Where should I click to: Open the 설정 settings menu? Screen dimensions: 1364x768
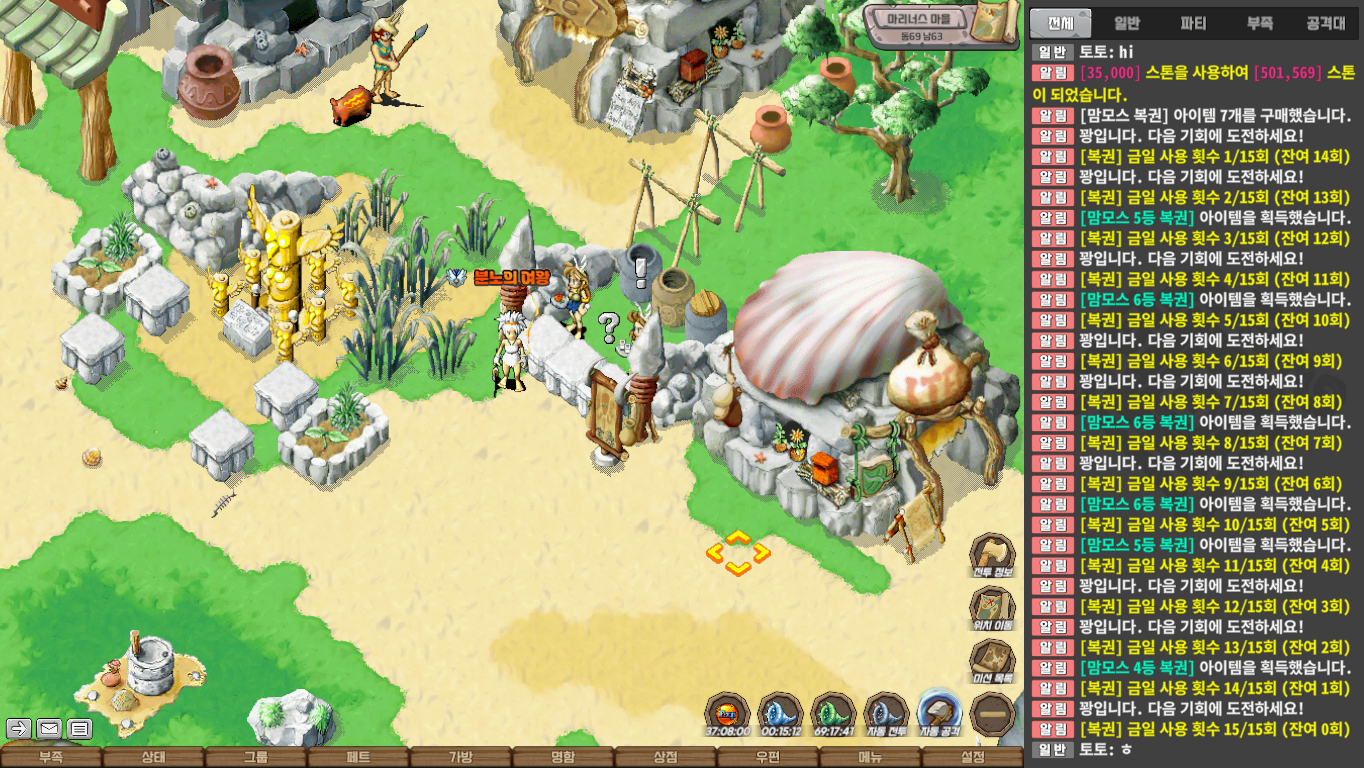click(x=972, y=758)
